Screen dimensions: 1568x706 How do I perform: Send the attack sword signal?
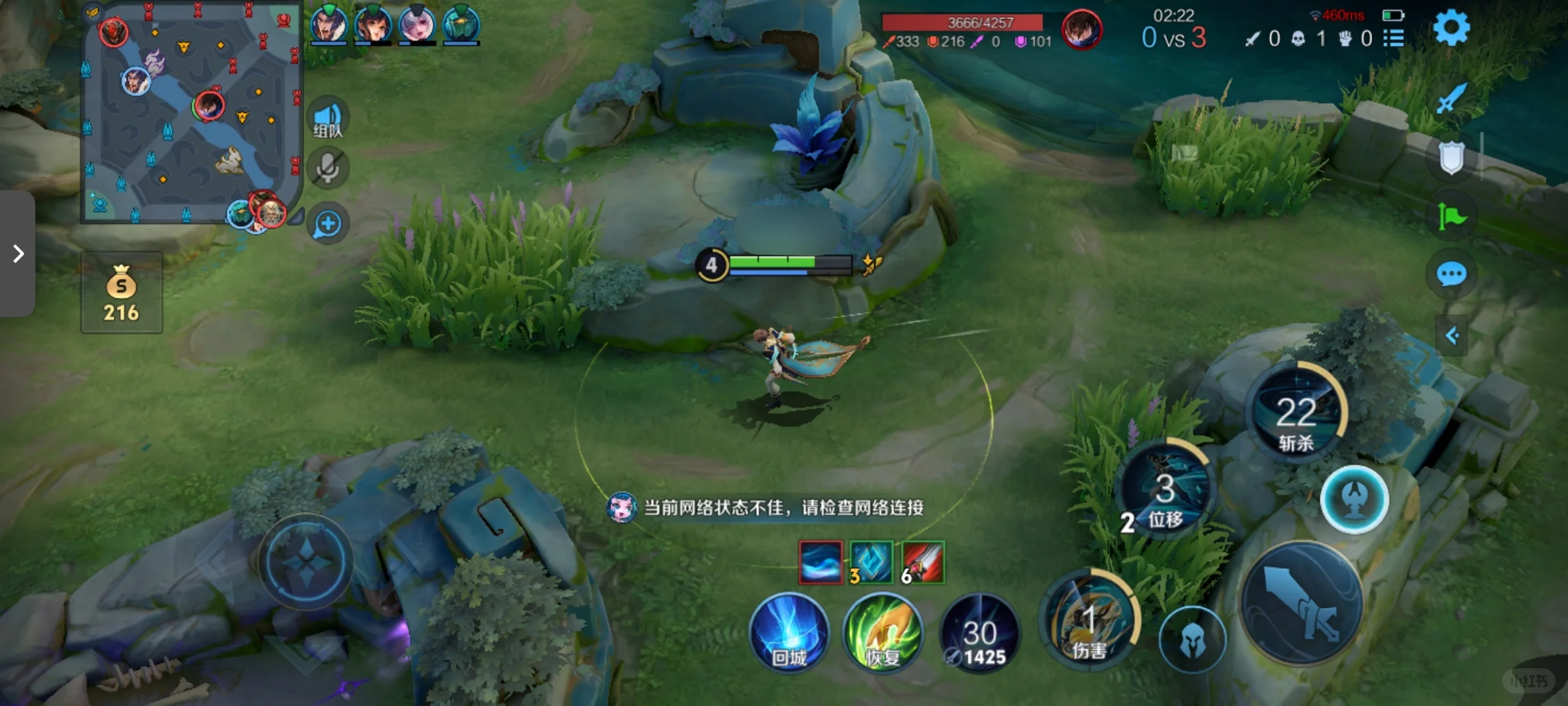tap(1451, 99)
